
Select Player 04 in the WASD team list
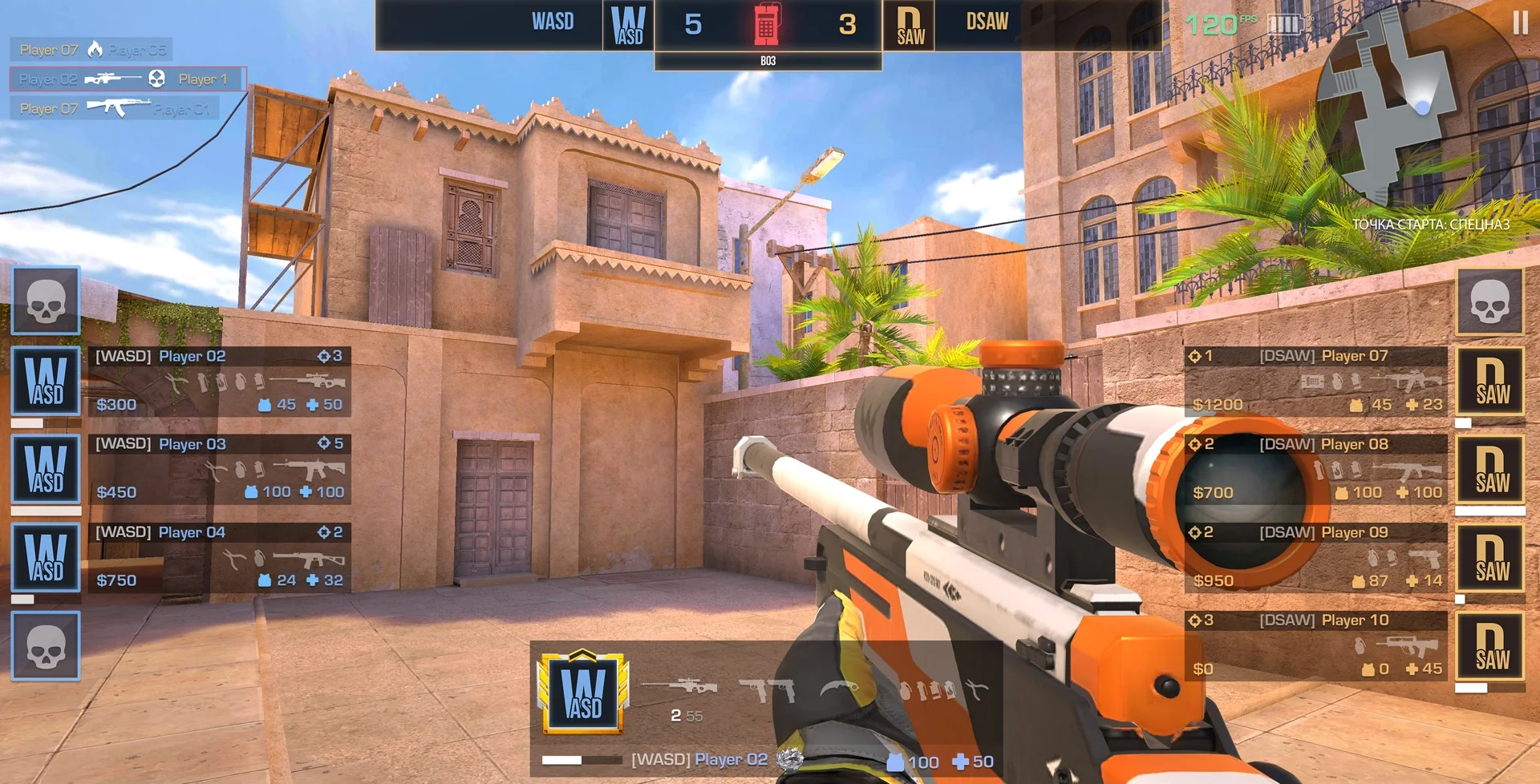click(219, 557)
